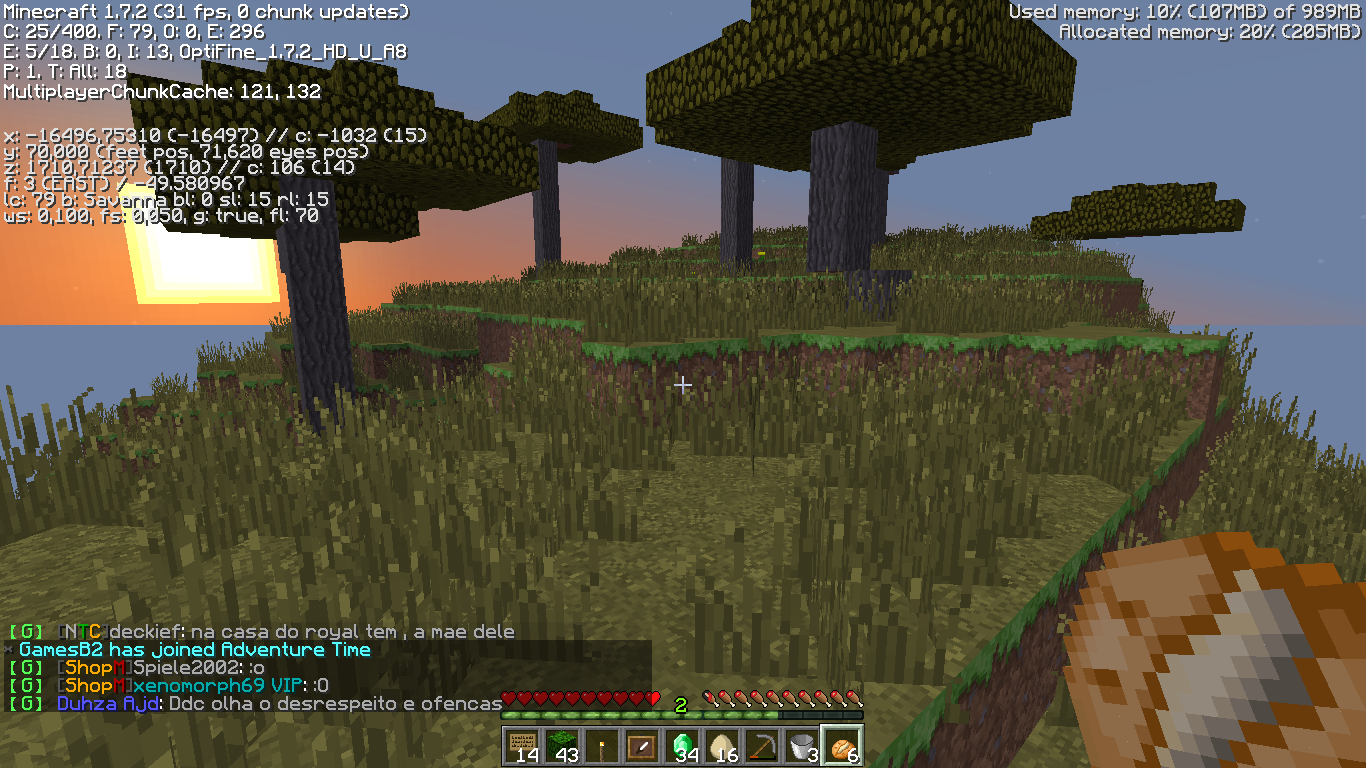Equip the pickaxe from the hotbar

click(x=762, y=745)
